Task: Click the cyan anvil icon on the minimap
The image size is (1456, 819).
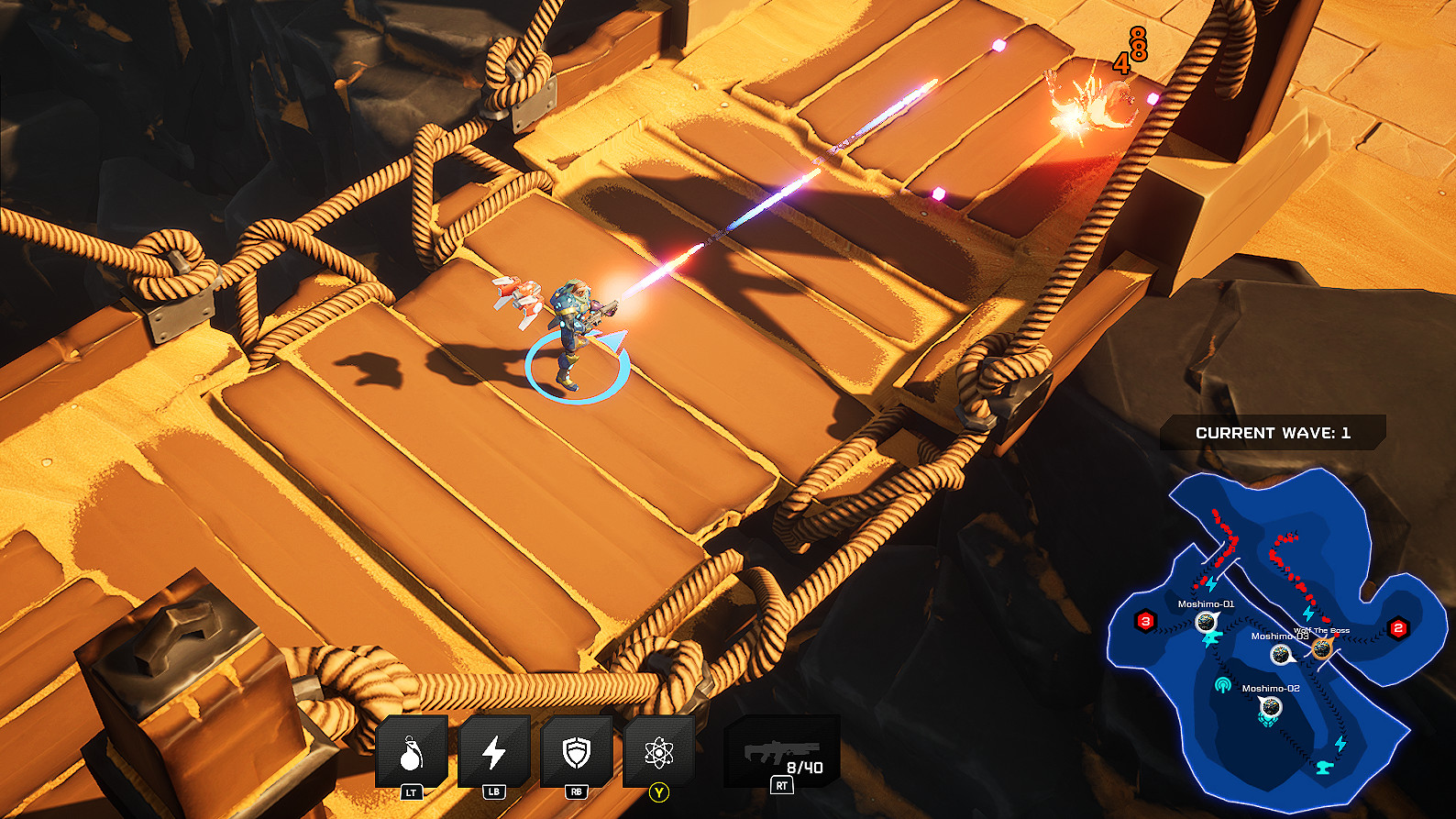Action: click(x=1324, y=767)
